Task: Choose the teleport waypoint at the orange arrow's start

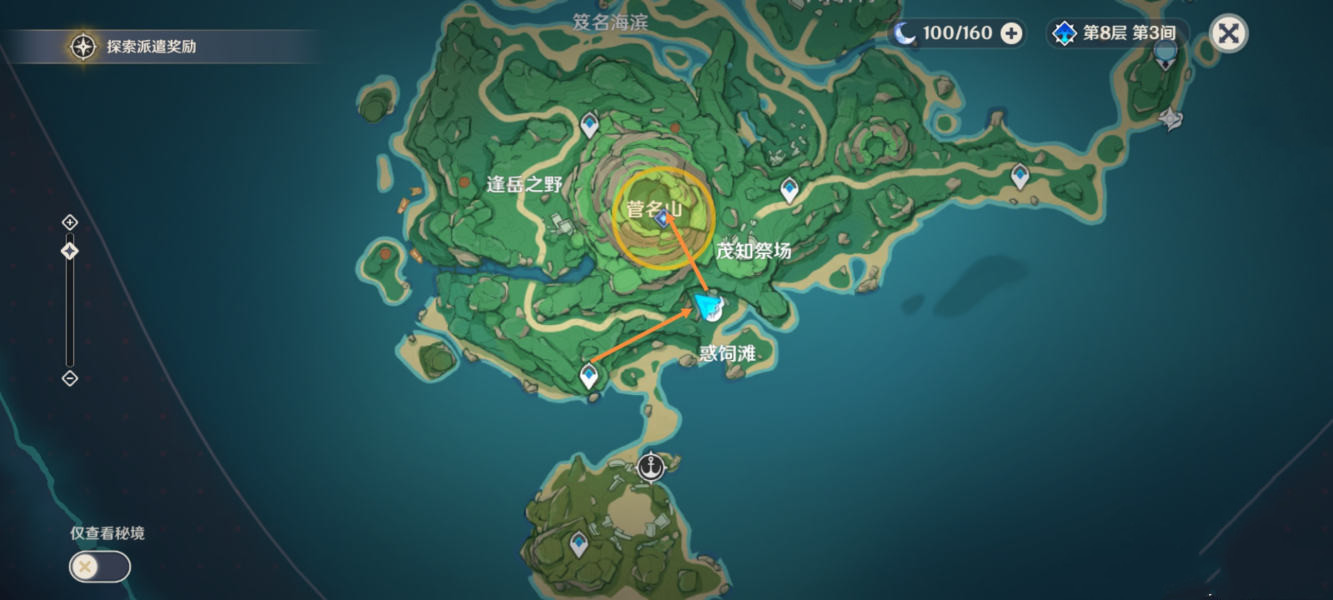Action: pyautogui.click(x=589, y=376)
